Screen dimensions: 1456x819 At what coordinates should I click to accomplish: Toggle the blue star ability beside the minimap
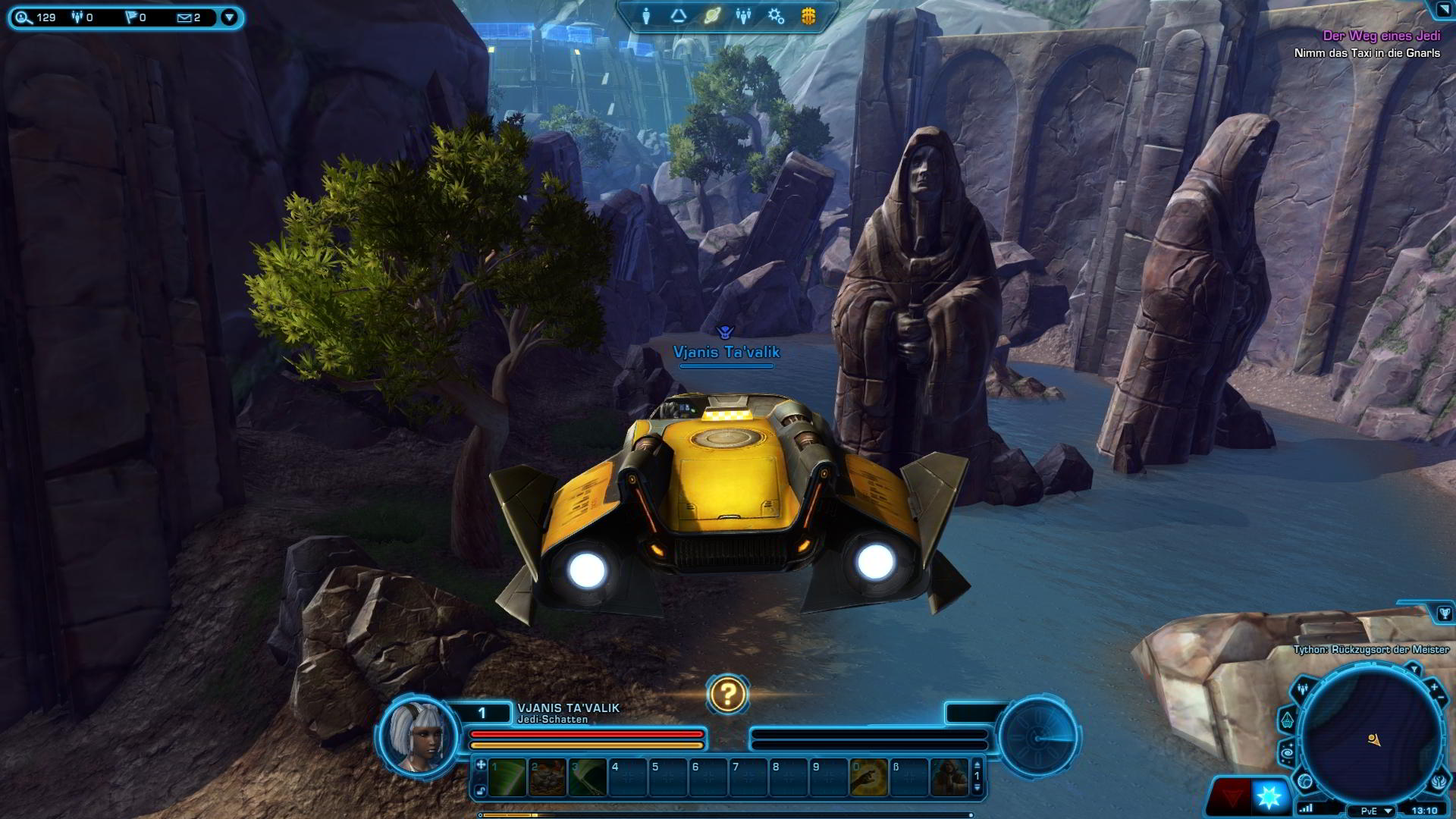pyautogui.click(x=1269, y=795)
